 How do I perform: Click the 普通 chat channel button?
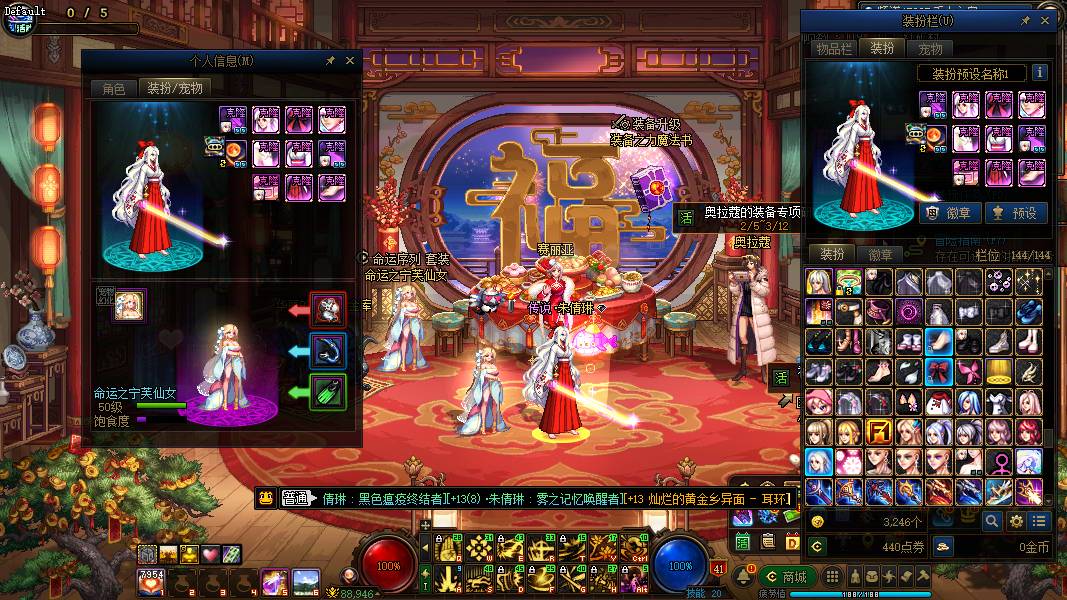click(x=295, y=499)
